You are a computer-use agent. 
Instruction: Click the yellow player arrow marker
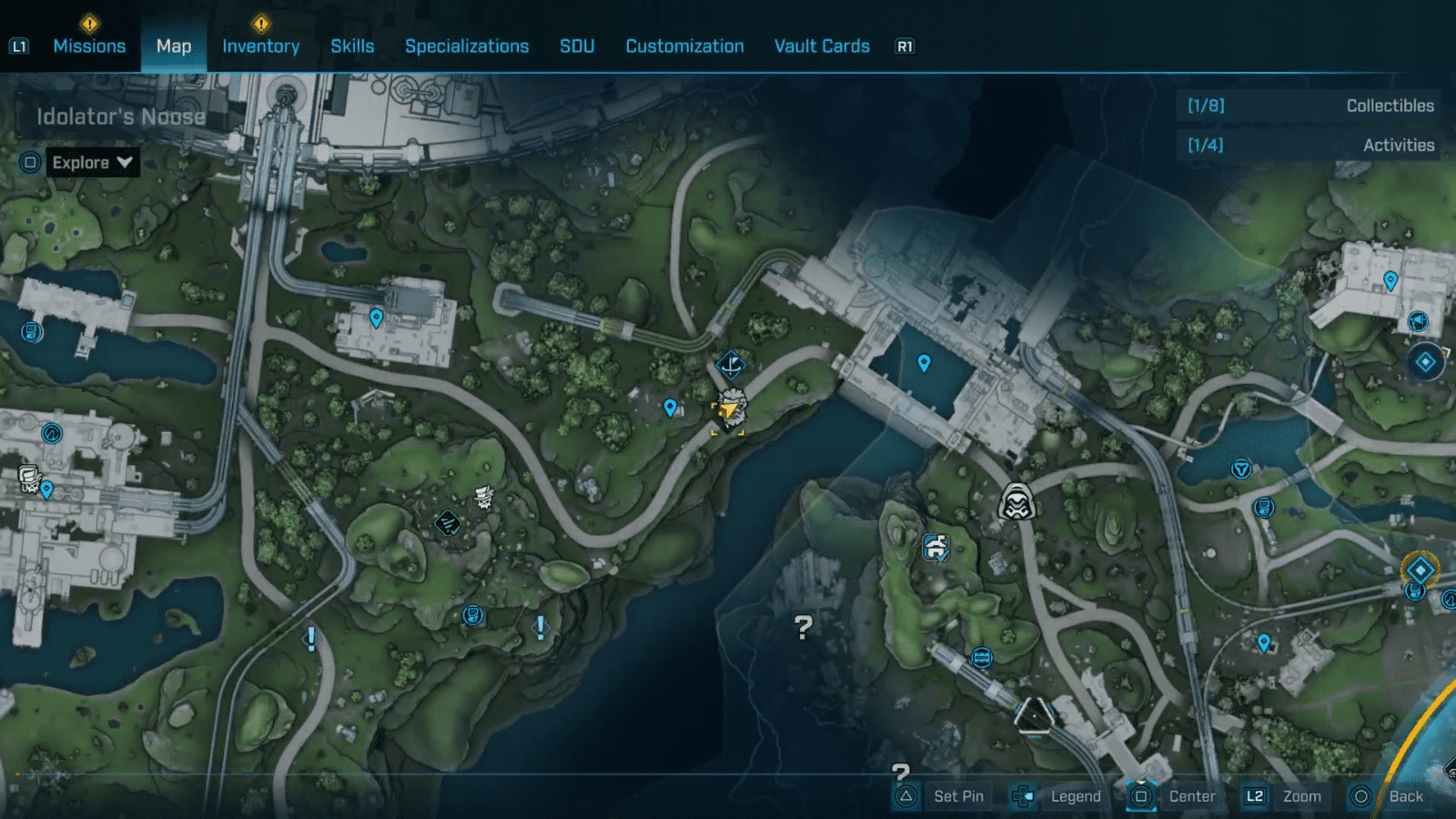pos(729,411)
